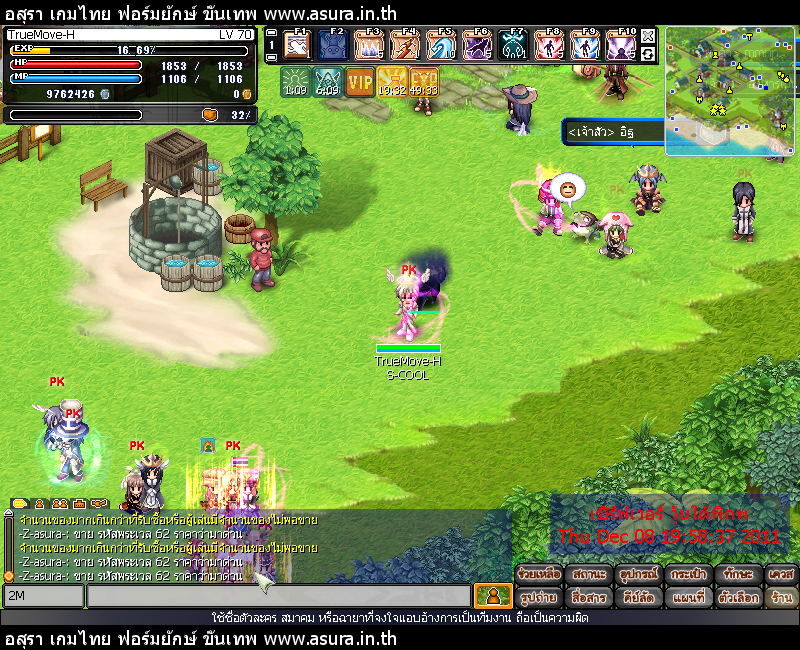Activate the F4 lightning strike skill

point(405,45)
